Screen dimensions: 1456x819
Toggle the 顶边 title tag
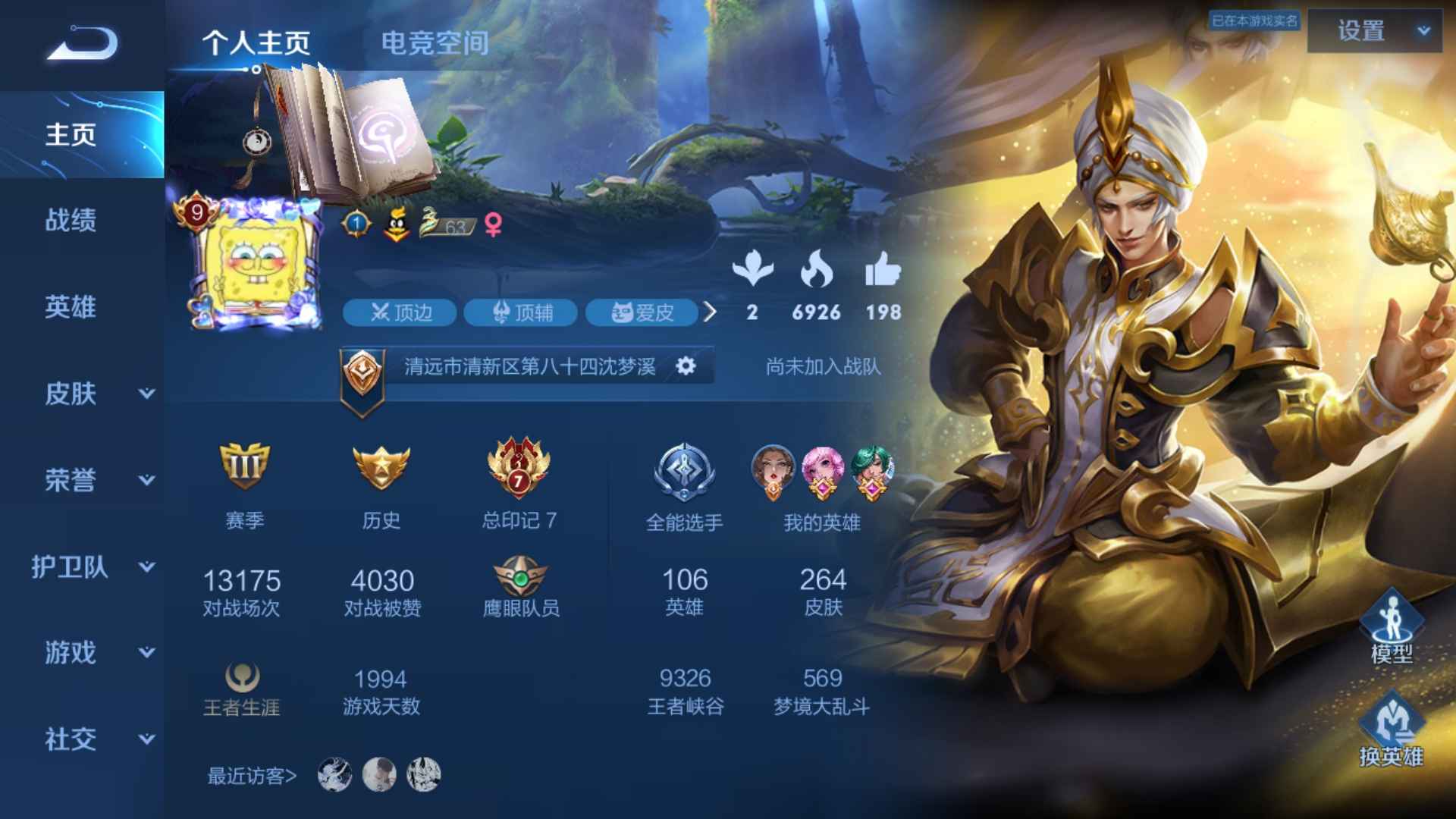[399, 312]
